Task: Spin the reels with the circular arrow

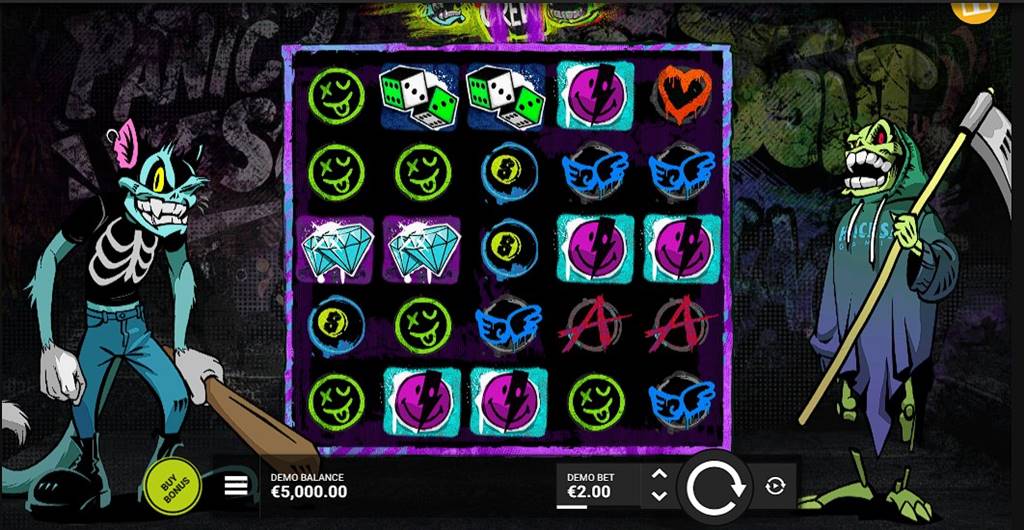Action: 714,486
